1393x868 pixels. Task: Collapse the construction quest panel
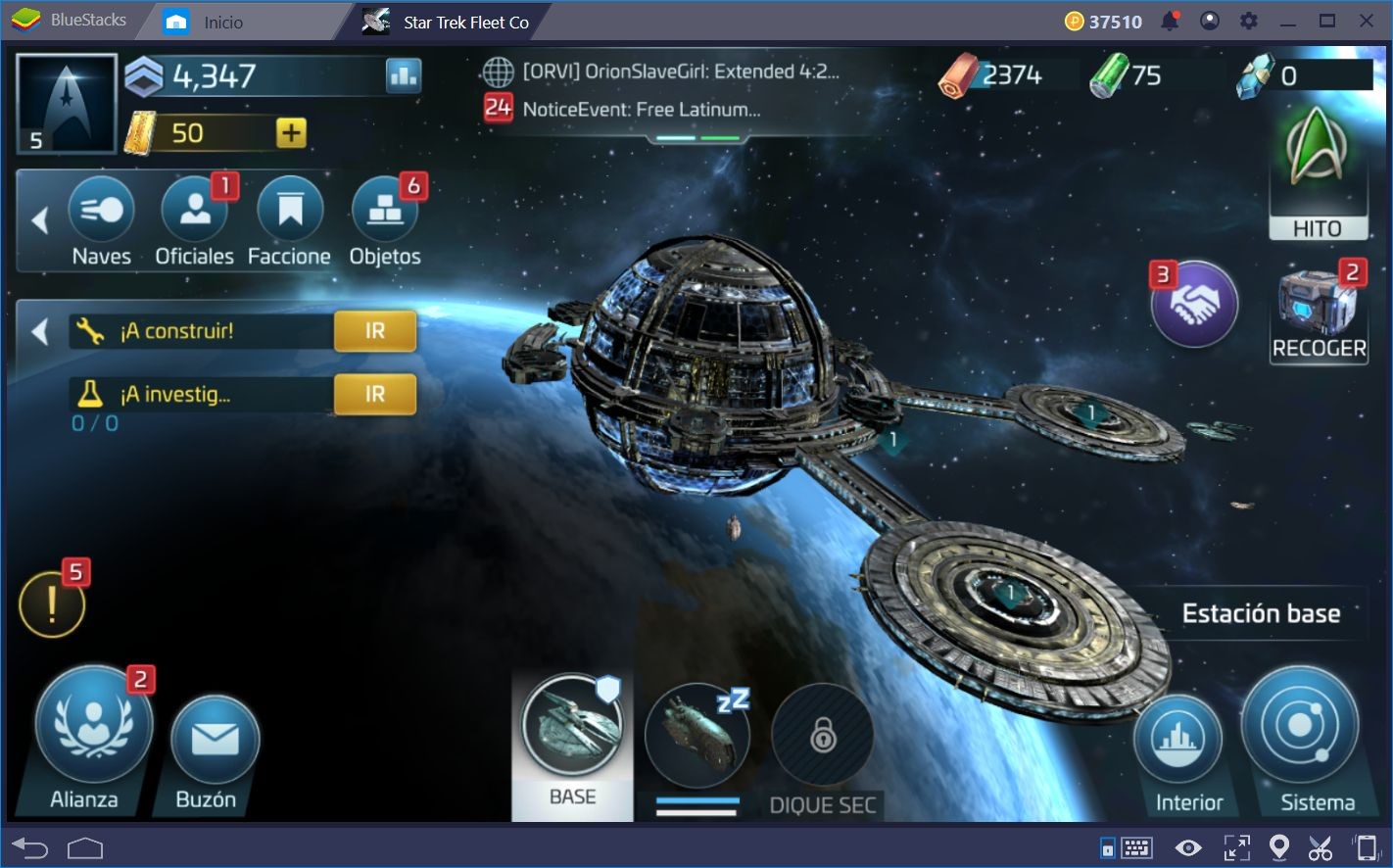pos(39,331)
